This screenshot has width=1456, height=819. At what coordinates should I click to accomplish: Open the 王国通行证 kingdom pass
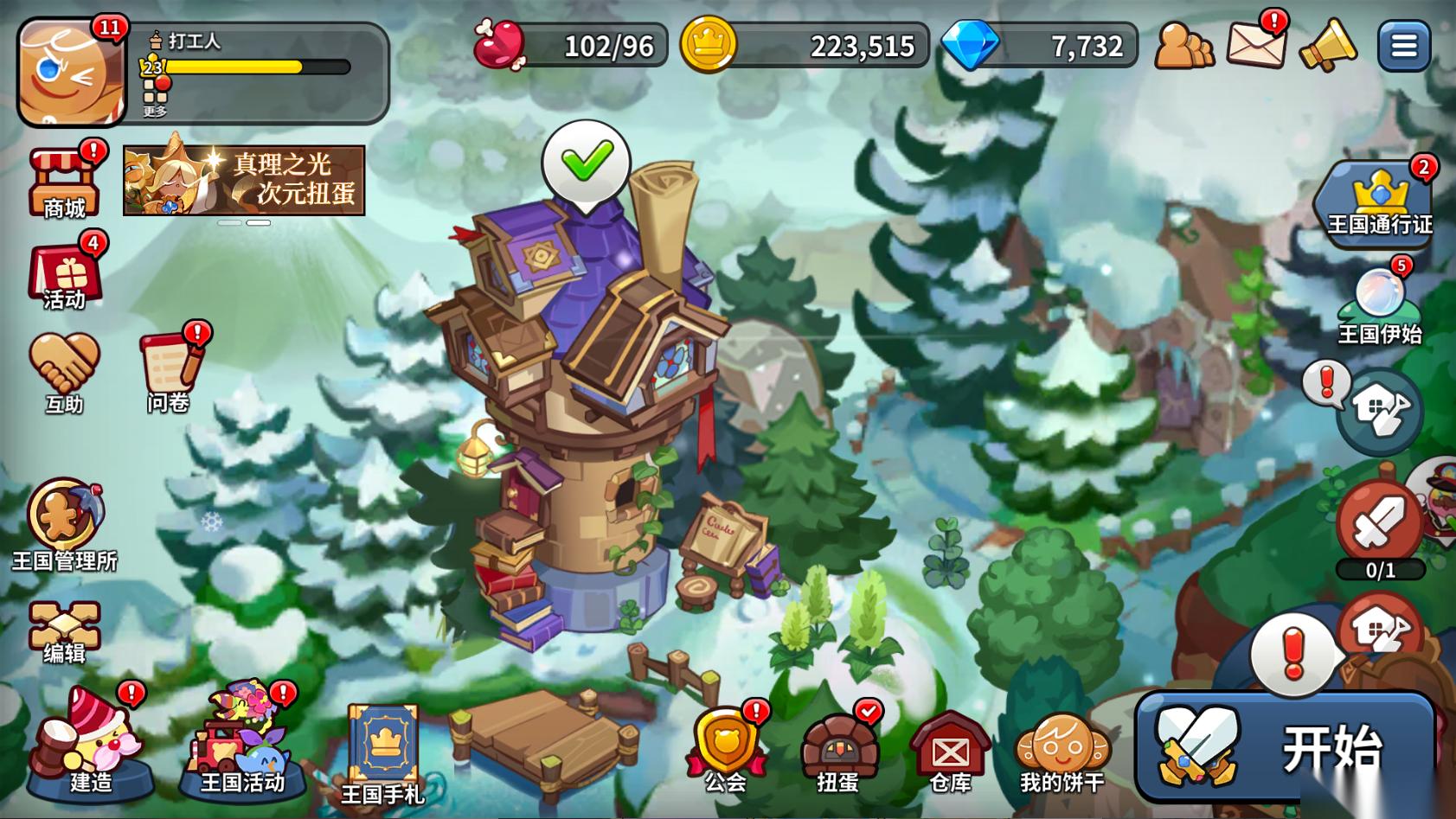[1379, 202]
